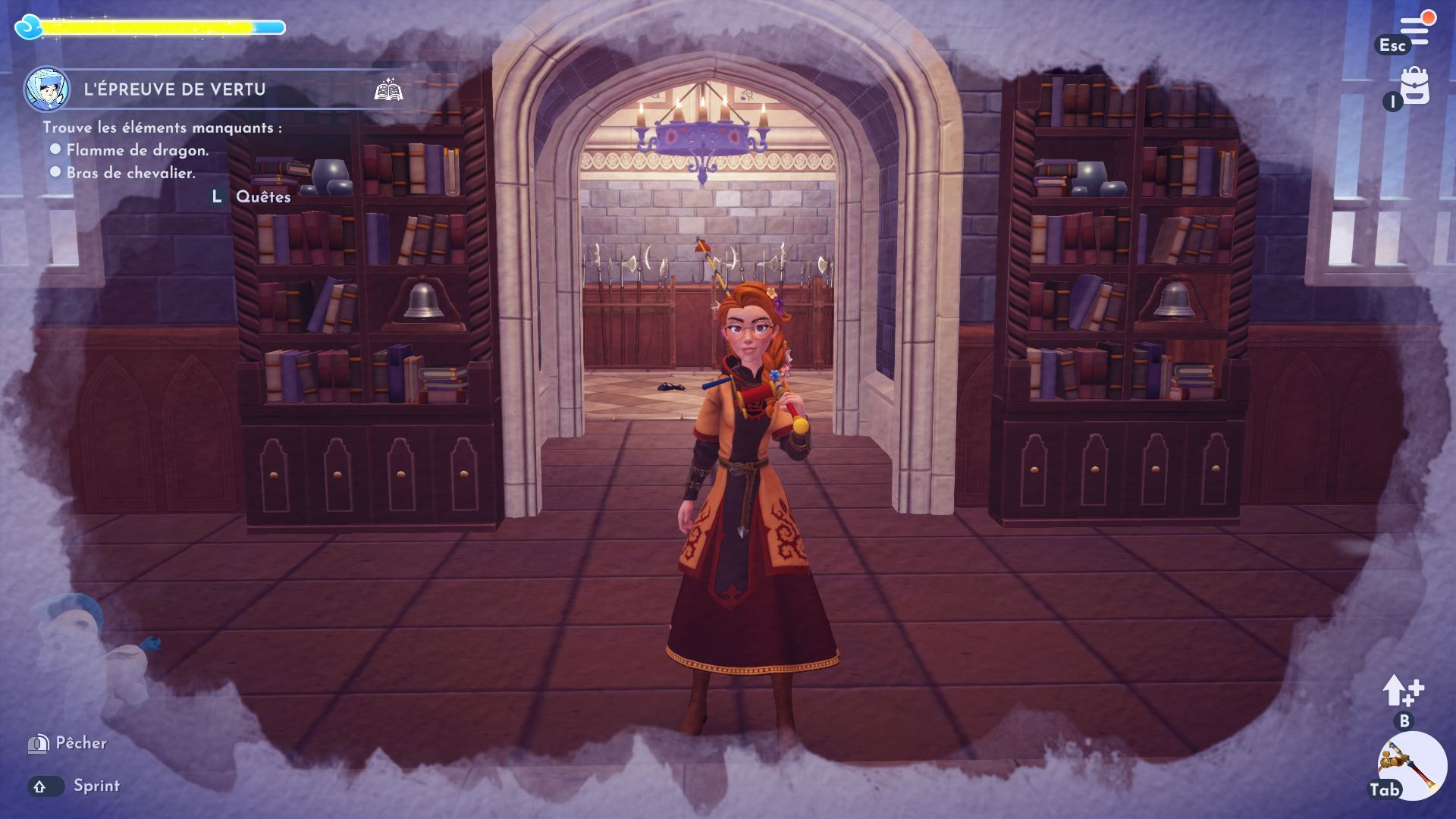
Task: Click the arrow-plus upgrade icon
Action: click(x=1403, y=691)
